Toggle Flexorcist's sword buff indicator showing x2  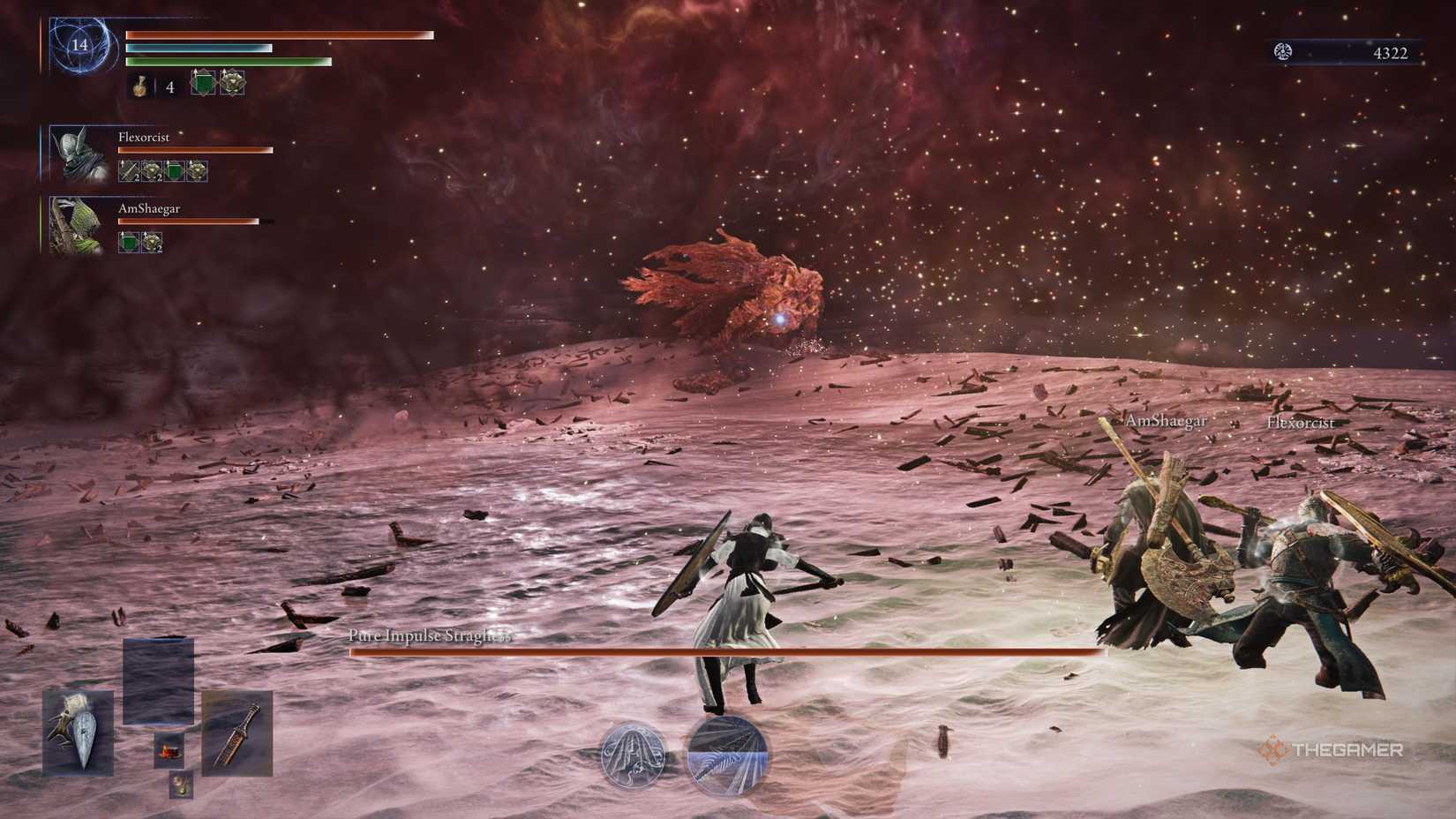point(128,169)
